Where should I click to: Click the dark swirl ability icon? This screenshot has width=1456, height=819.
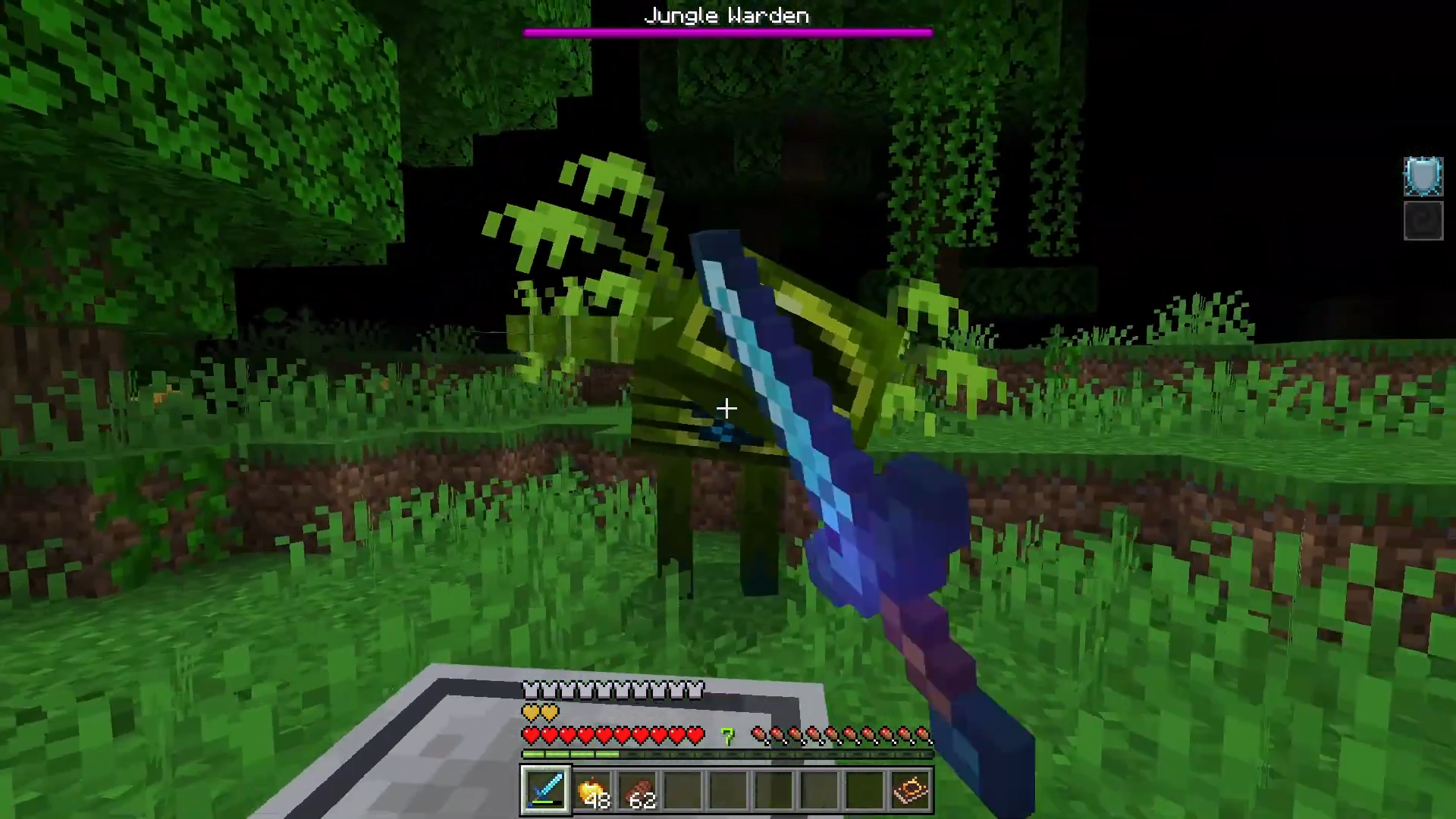pos(1423,221)
